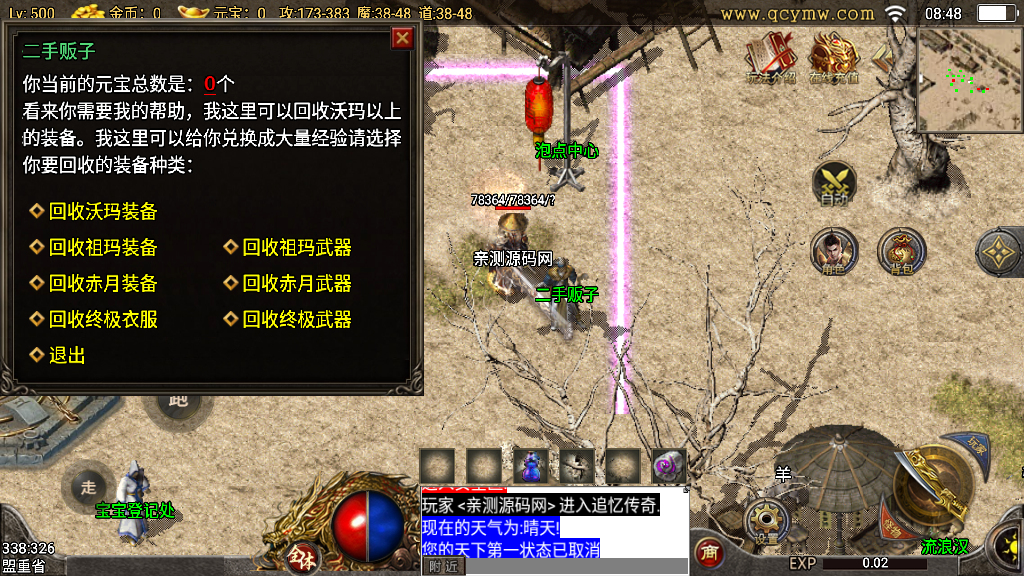Choose the 回收沃玛装备 option
This screenshot has width=1024, height=576.
point(102,212)
